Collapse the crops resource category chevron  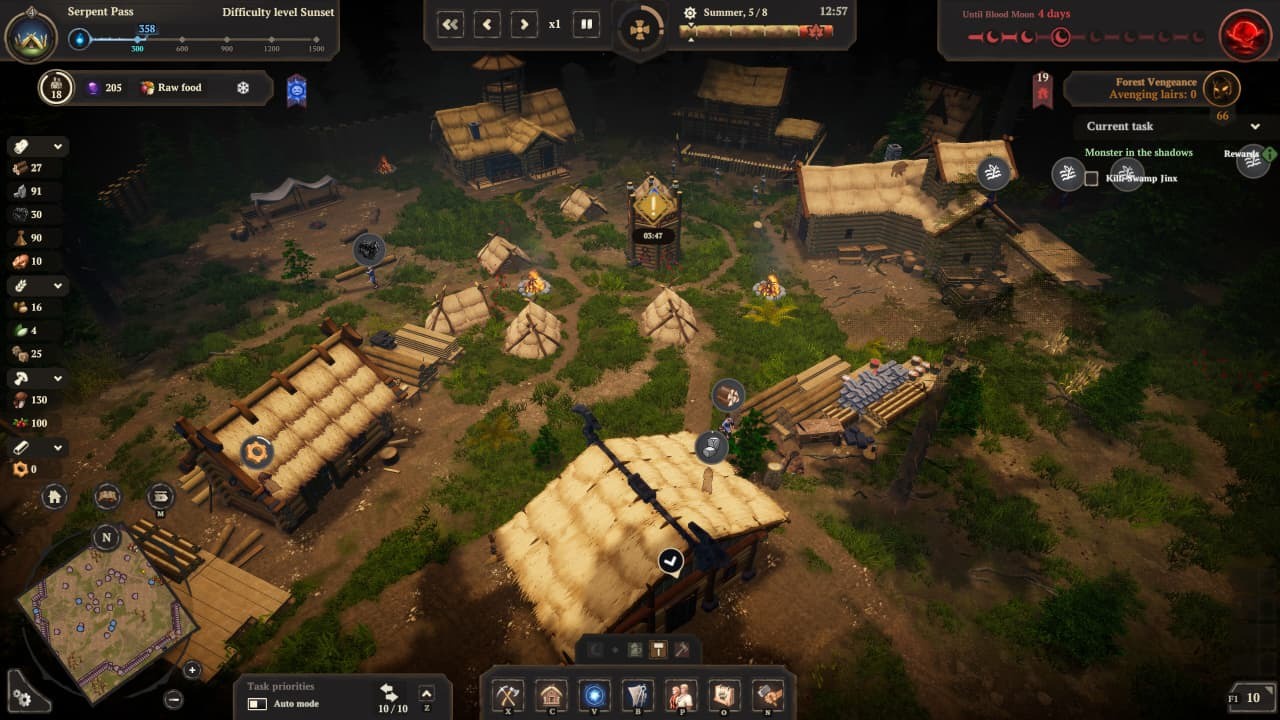(57, 285)
